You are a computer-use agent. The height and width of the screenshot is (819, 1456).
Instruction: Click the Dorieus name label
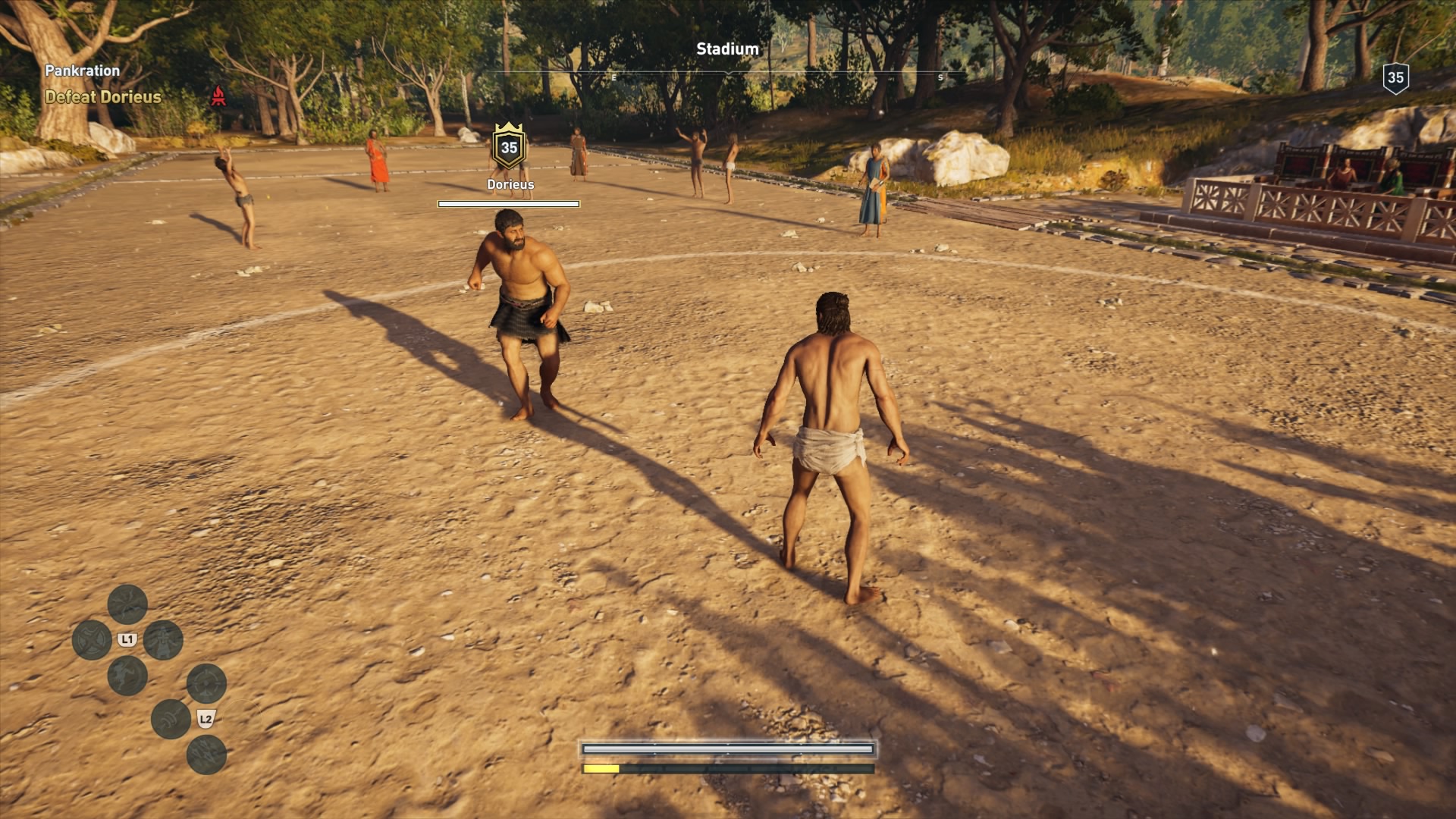click(510, 184)
